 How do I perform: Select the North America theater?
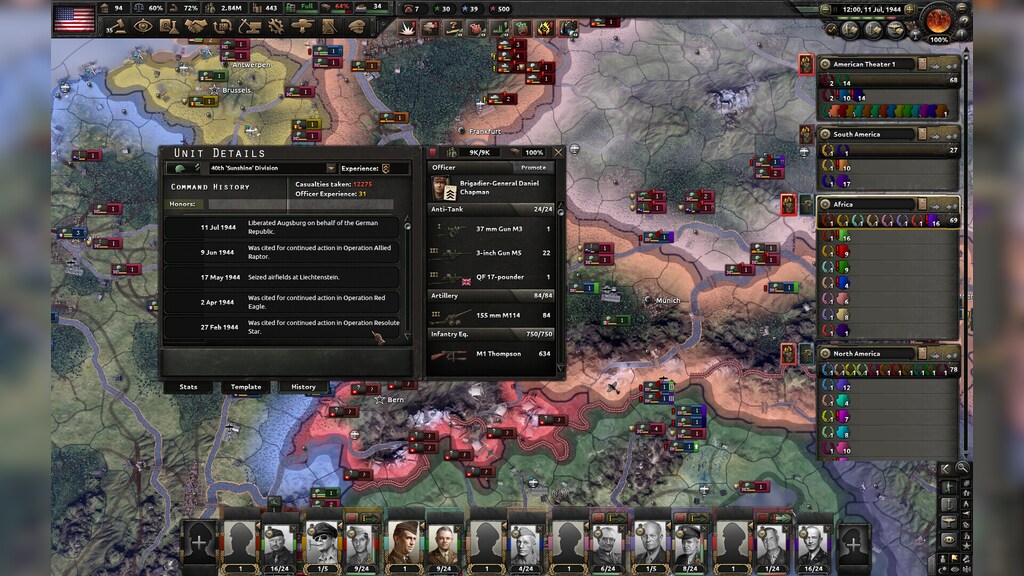coord(868,353)
